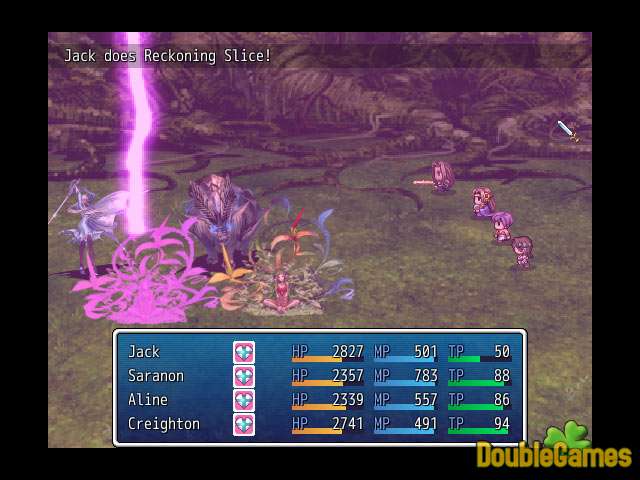Viewport: 640px width, 480px height.
Task: Select Jack in the party status list
Action: pyautogui.click(x=144, y=352)
